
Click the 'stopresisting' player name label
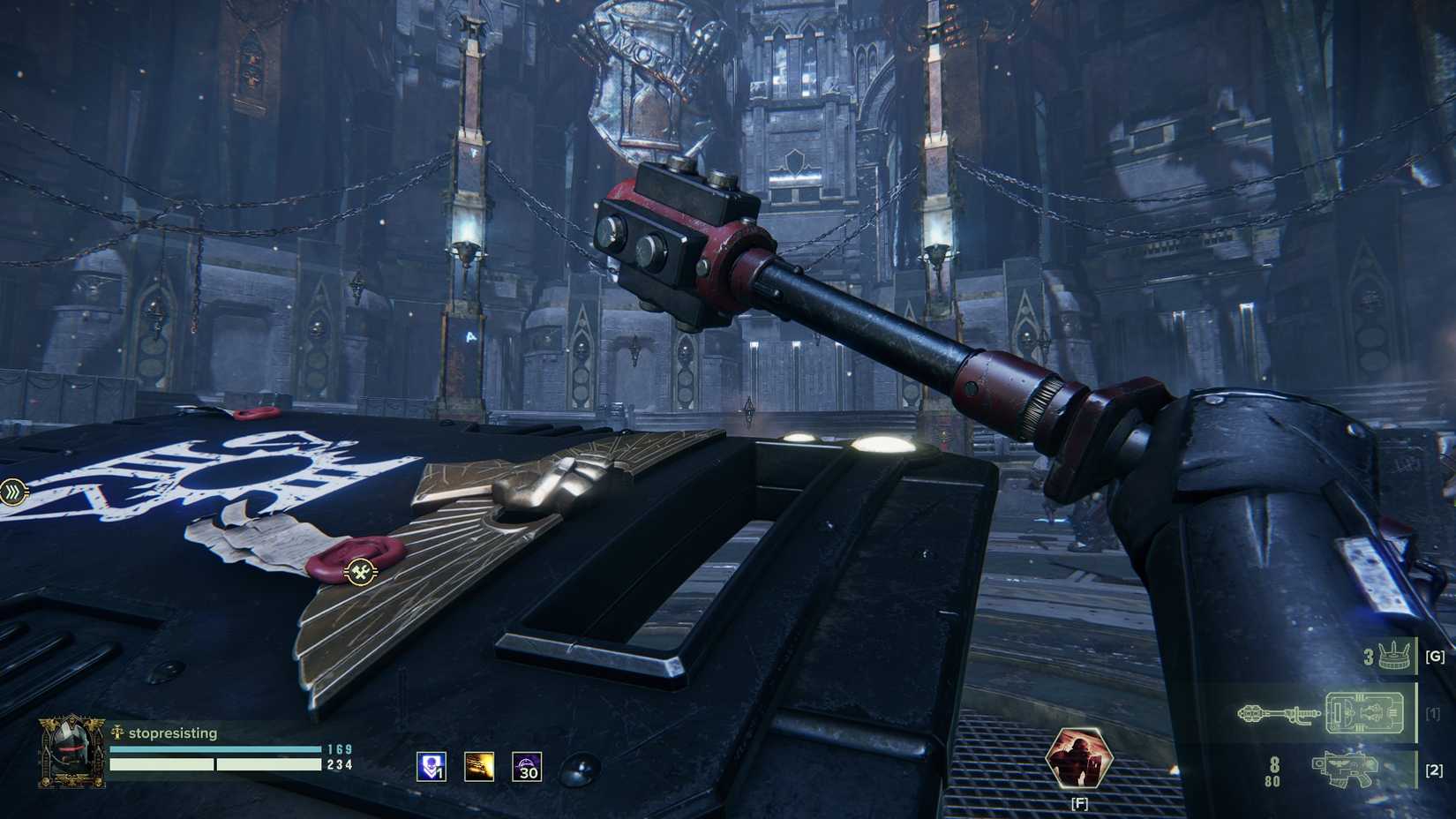[x=174, y=733]
